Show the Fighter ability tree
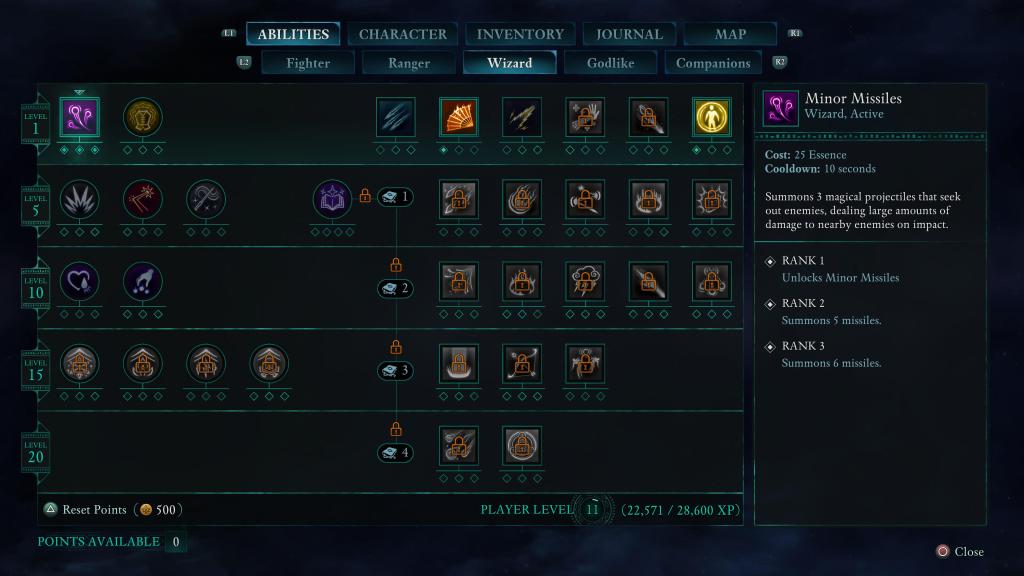 point(308,63)
